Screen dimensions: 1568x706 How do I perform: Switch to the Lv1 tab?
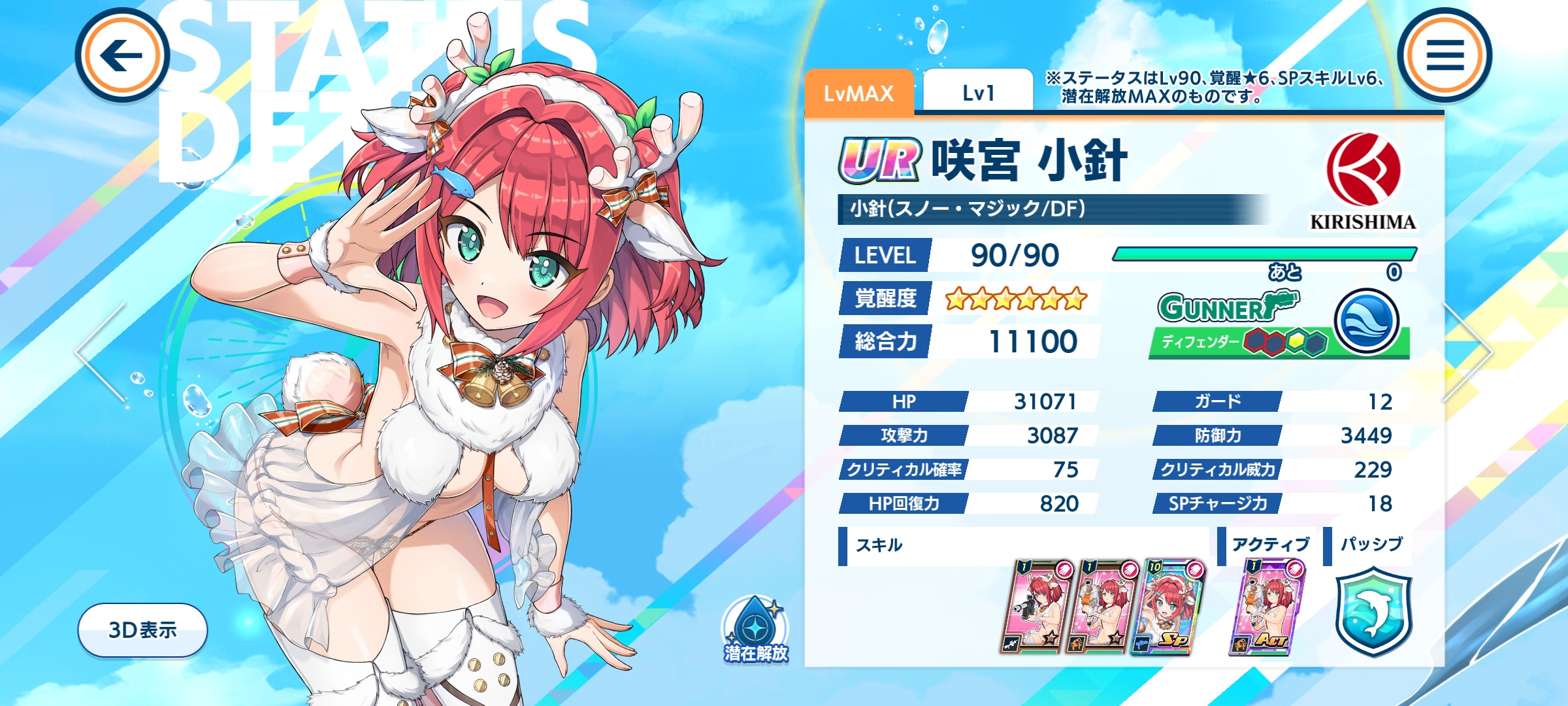pos(977,93)
